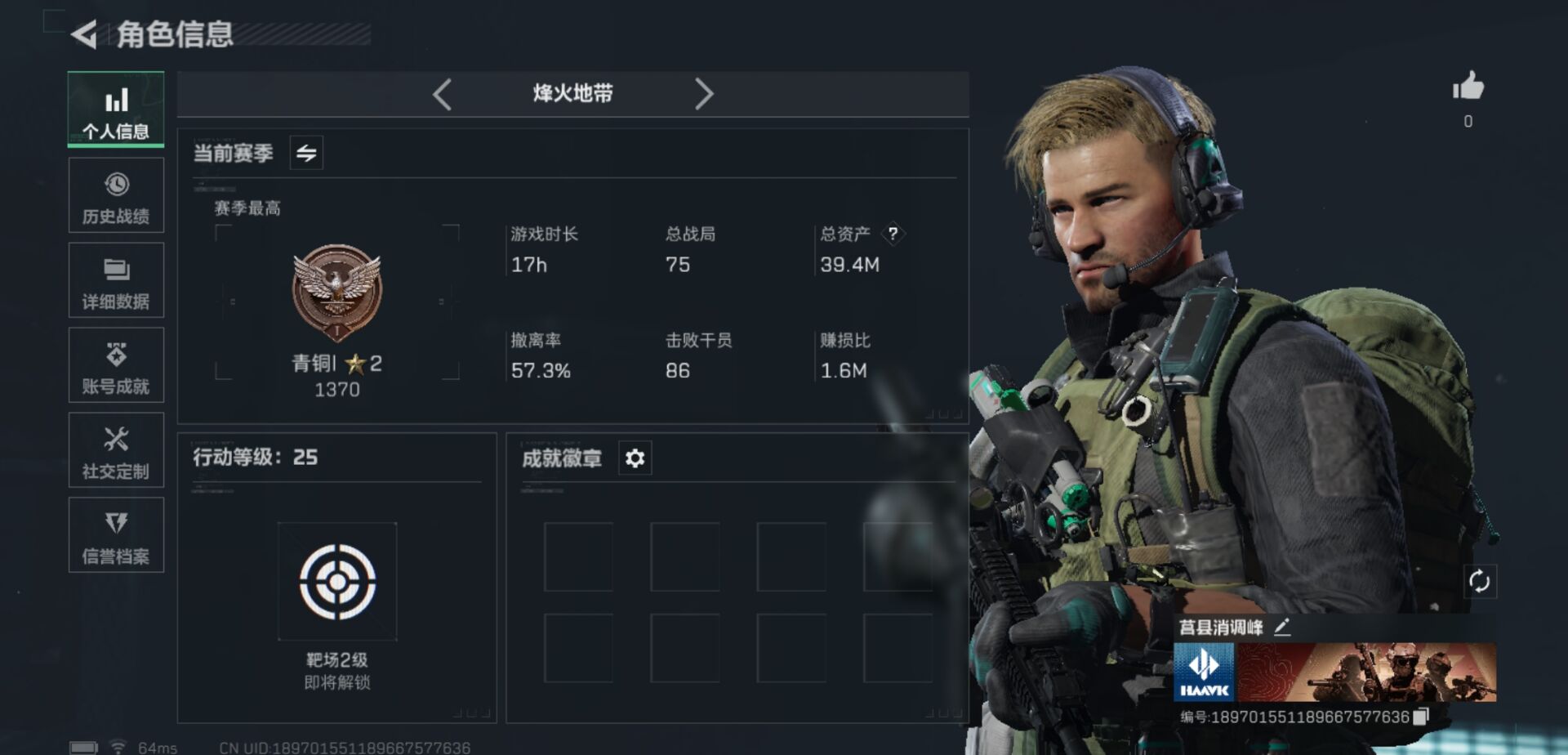
Task: View the 信誉档案 tab
Action: pos(116,536)
